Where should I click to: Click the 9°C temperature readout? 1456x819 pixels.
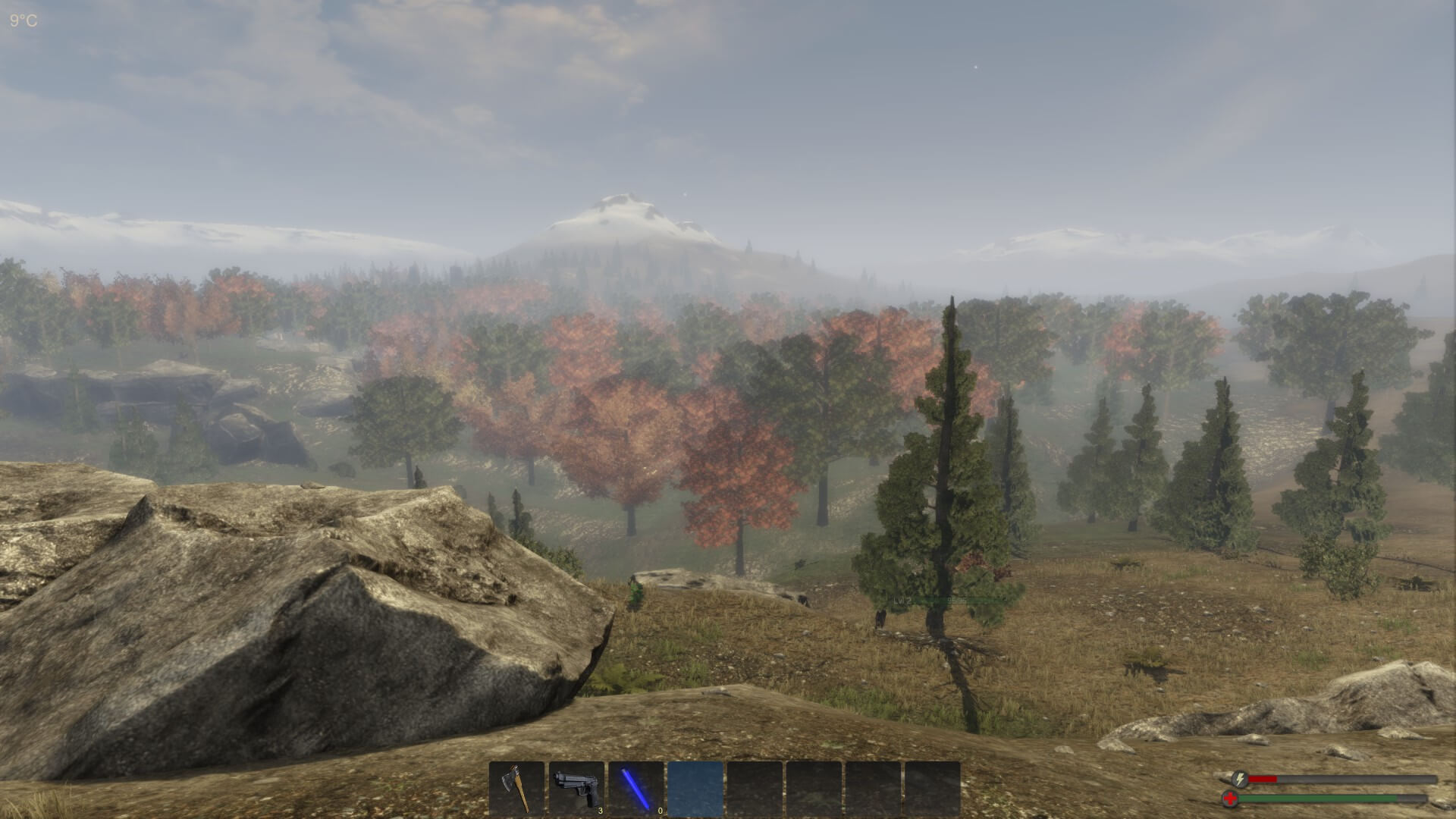pos(23,20)
